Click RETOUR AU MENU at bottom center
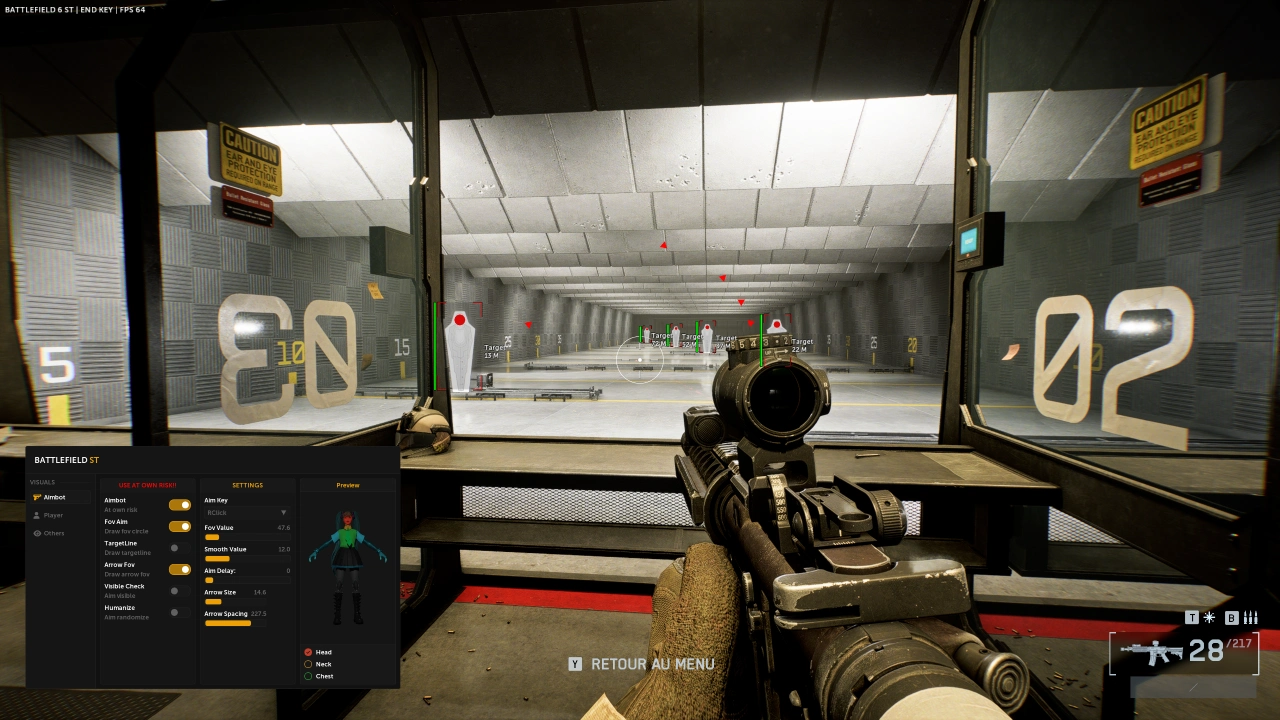Viewport: 1280px width, 720px height. 655,663
